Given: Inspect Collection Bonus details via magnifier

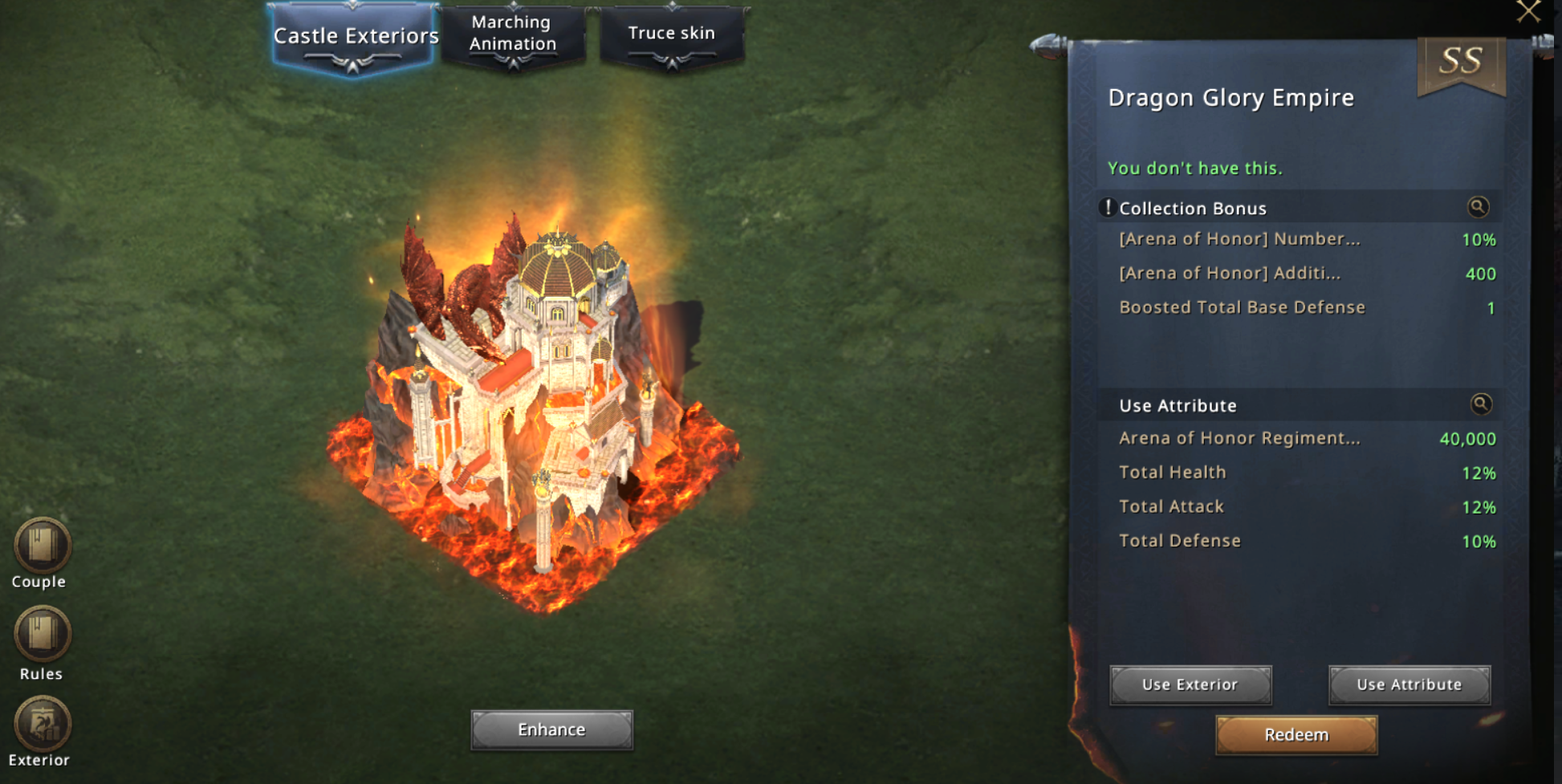Looking at the screenshot, I should pyautogui.click(x=1478, y=207).
